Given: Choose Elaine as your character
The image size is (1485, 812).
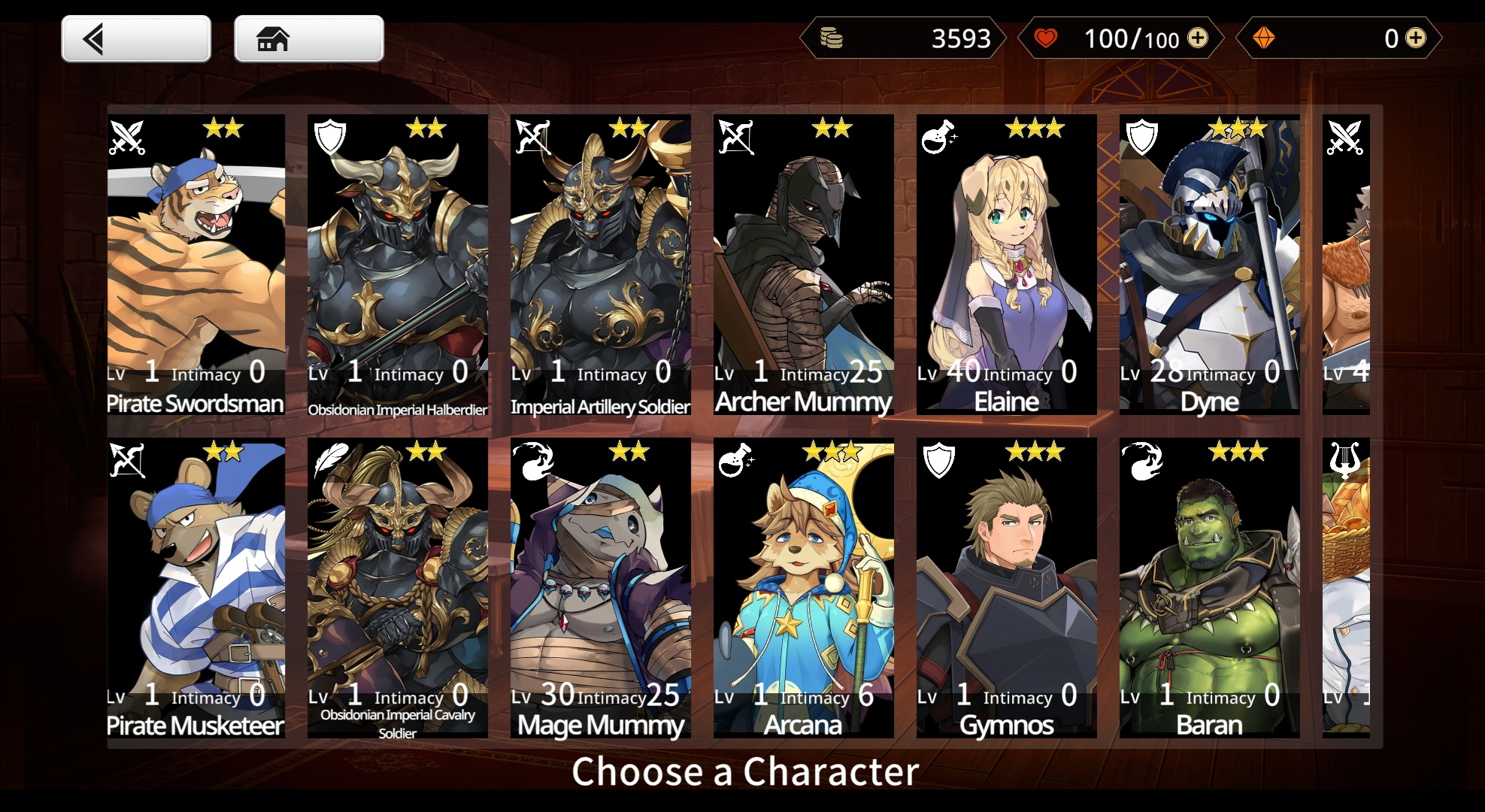Looking at the screenshot, I should 1007,264.
